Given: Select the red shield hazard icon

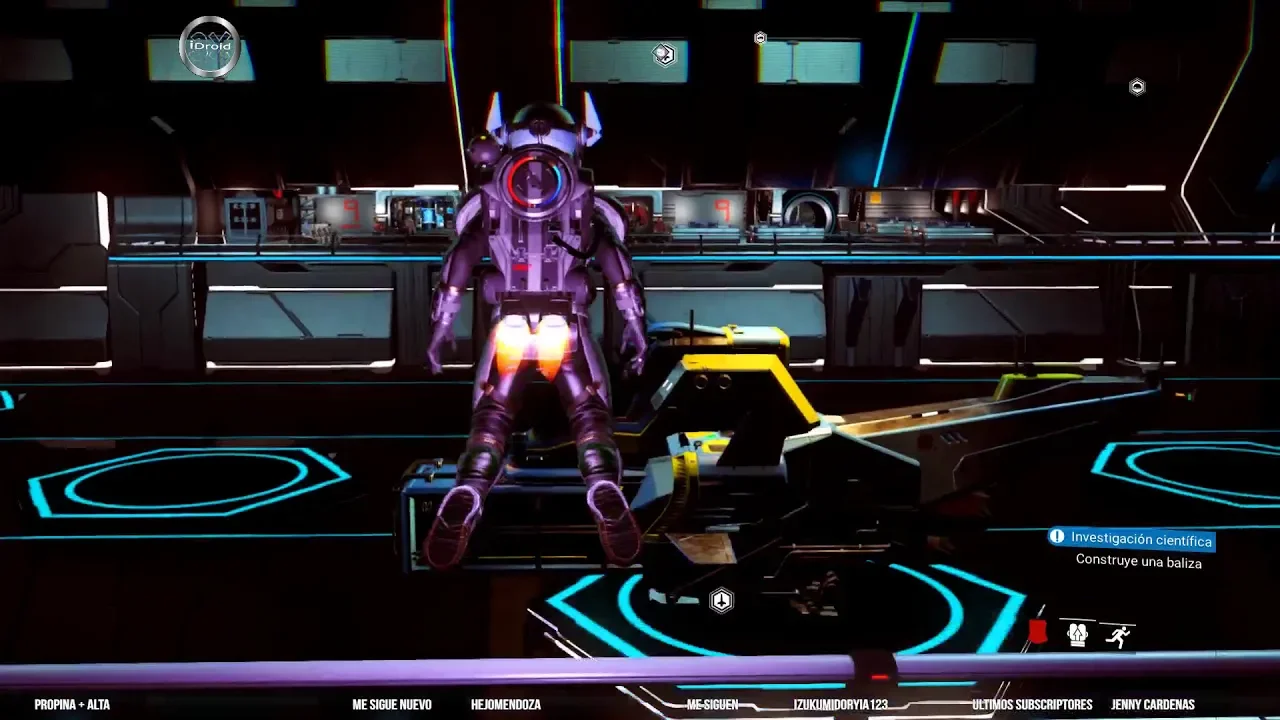Looking at the screenshot, I should [1038, 632].
